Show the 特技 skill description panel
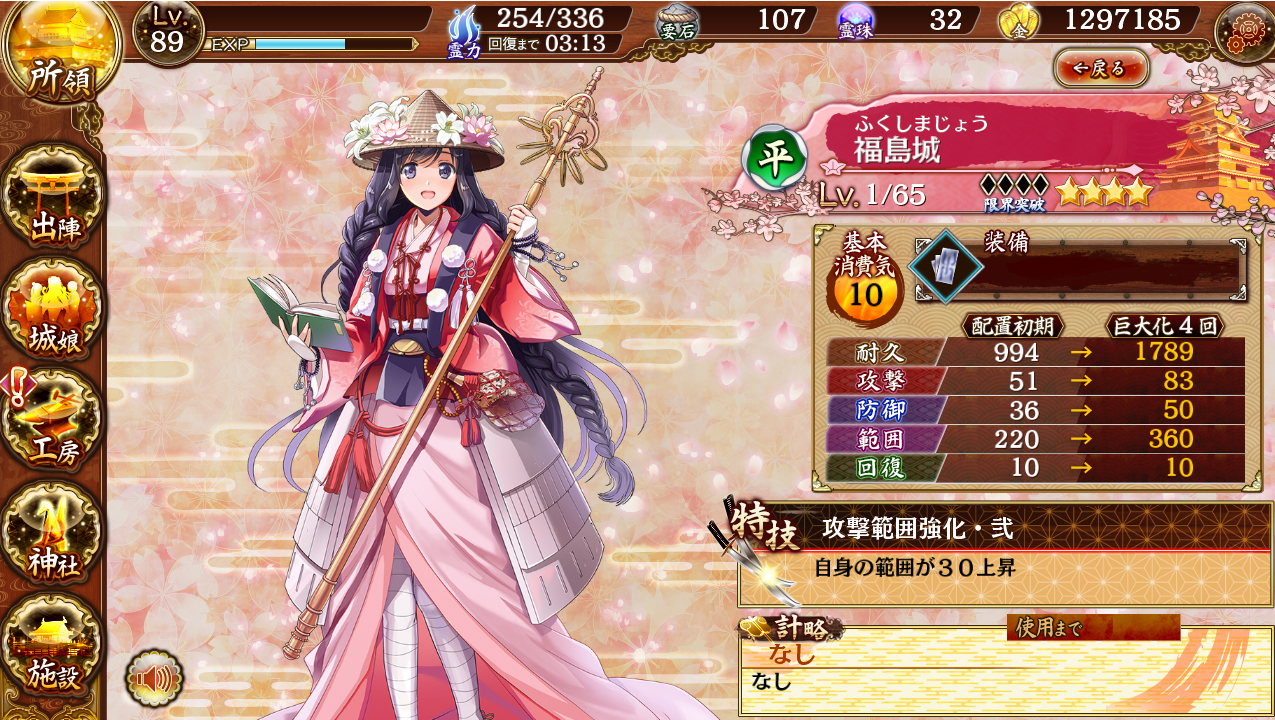Image resolution: width=1275 pixels, height=720 pixels. click(1004, 553)
